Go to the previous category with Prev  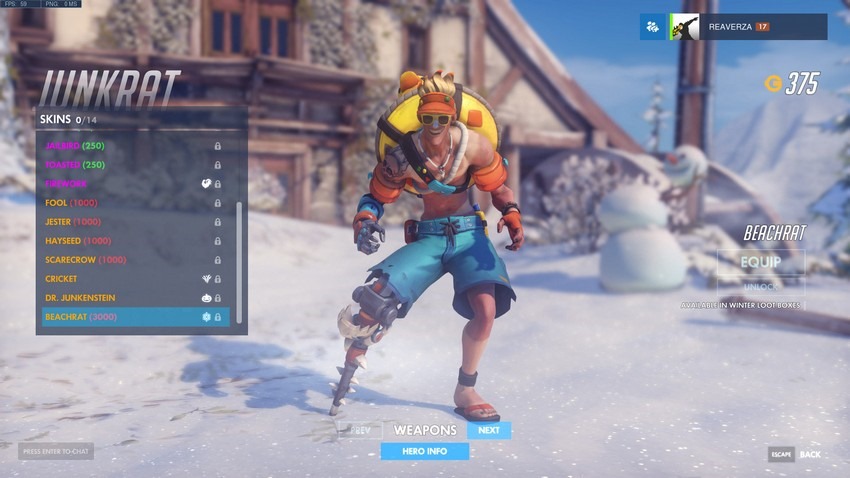(x=360, y=431)
